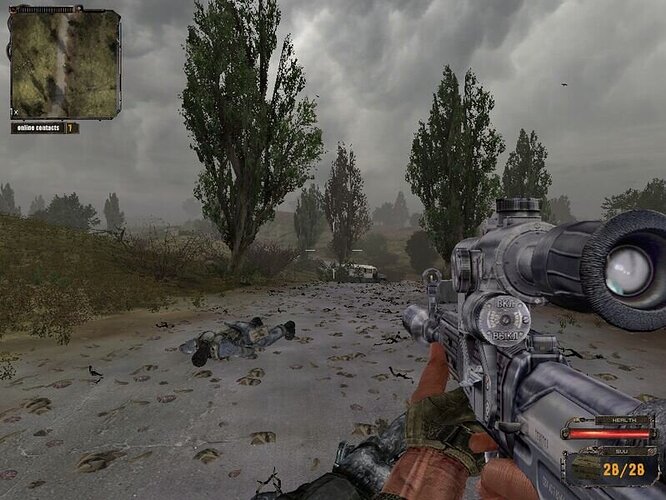The width and height of the screenshot is (666, 500).
Task: Click the minimap in the corner
Action: 65,63
